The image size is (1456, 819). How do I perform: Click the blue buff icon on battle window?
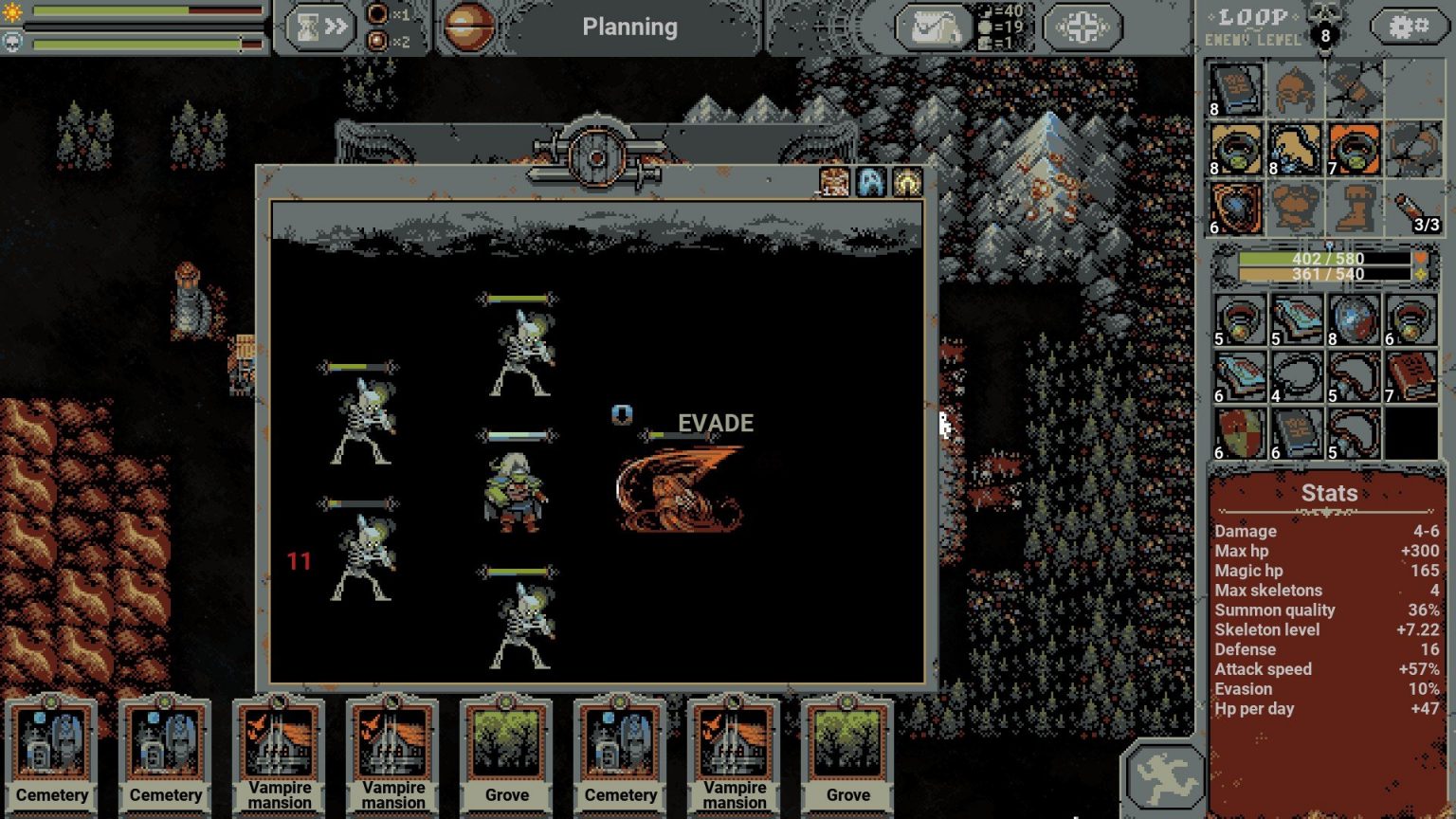click(x=871, y=182)
